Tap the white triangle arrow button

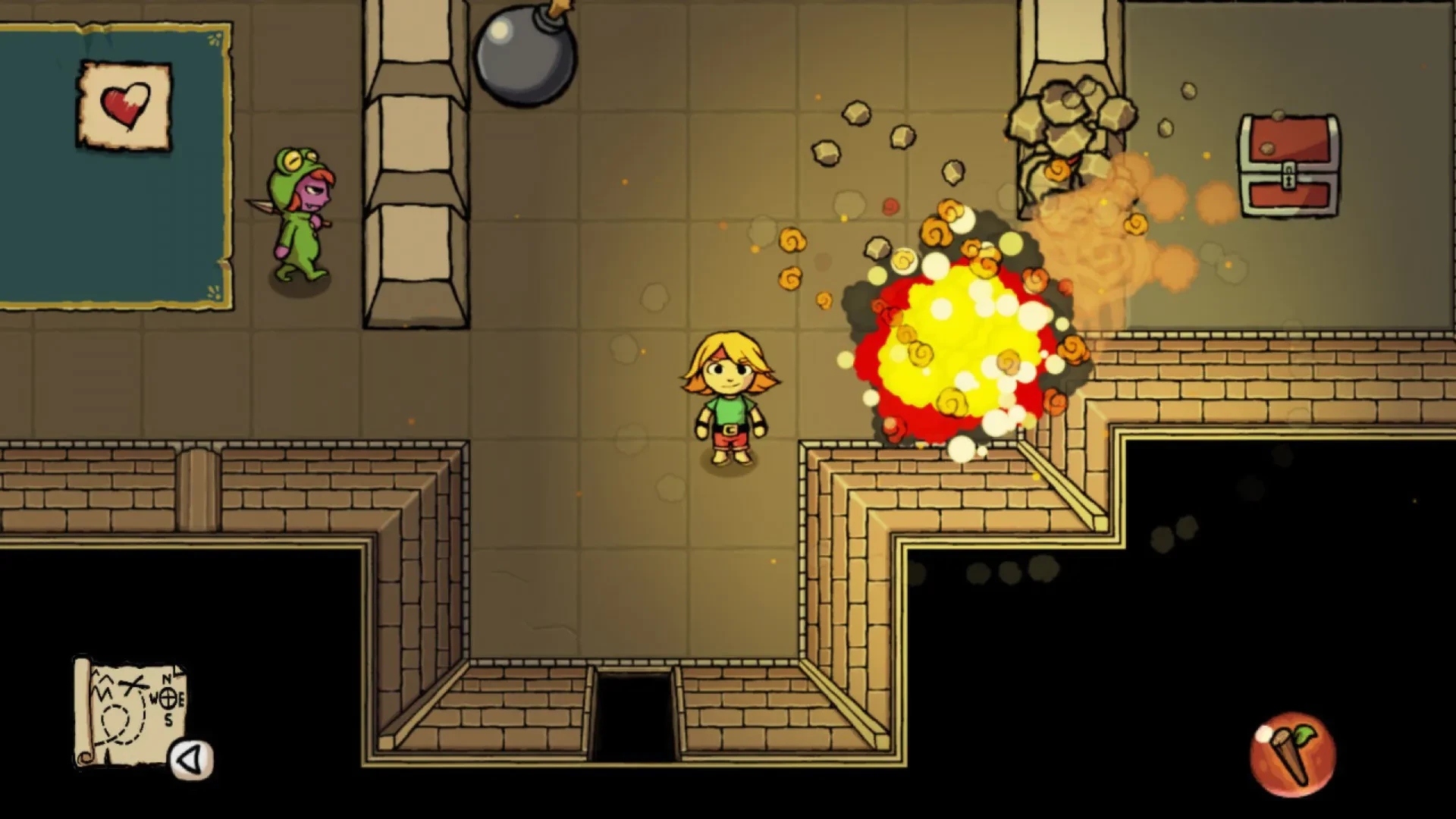(x=191, y=759)
